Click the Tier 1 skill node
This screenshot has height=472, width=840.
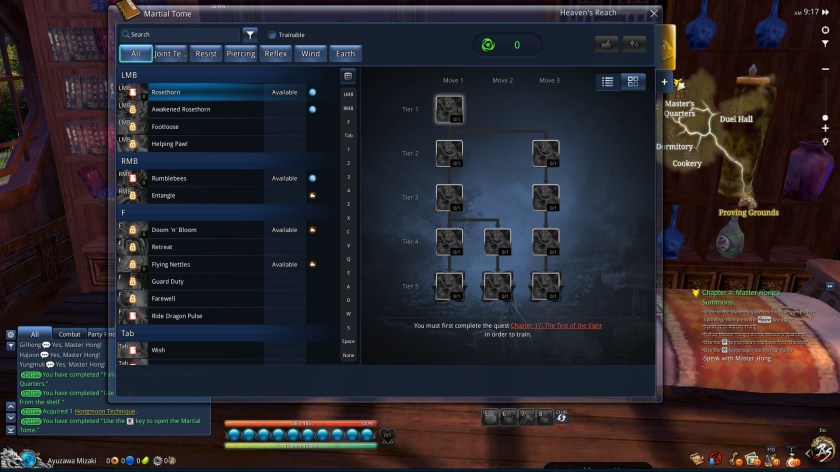click(449, 108)
